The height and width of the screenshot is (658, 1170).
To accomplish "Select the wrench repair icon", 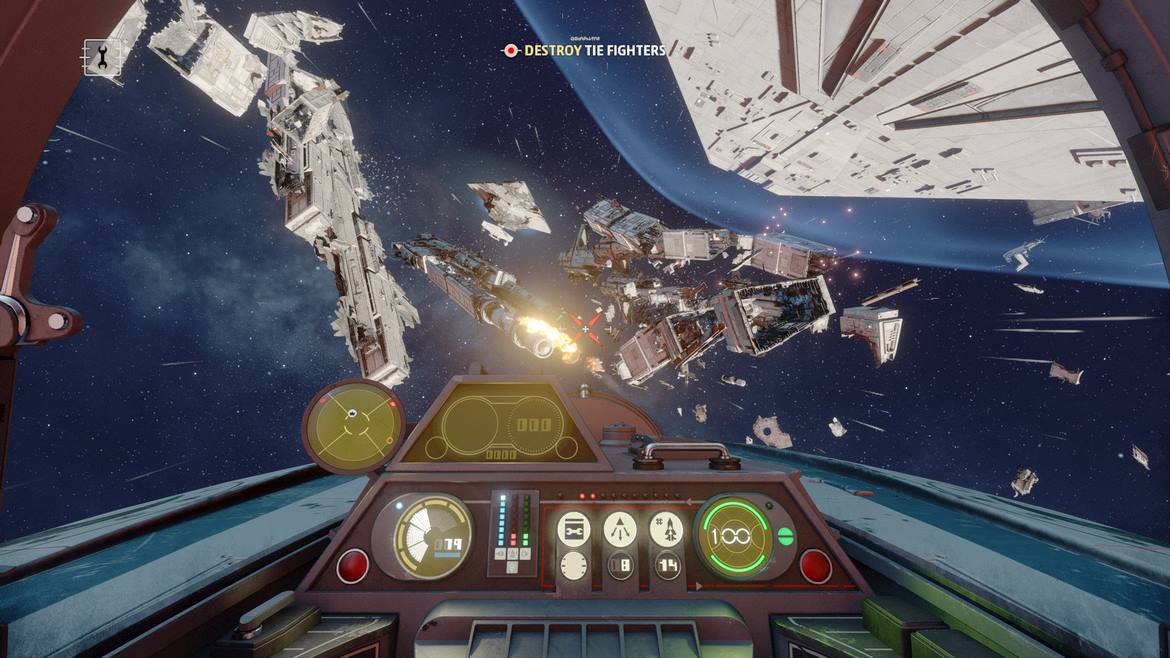I will click(103, 57).
